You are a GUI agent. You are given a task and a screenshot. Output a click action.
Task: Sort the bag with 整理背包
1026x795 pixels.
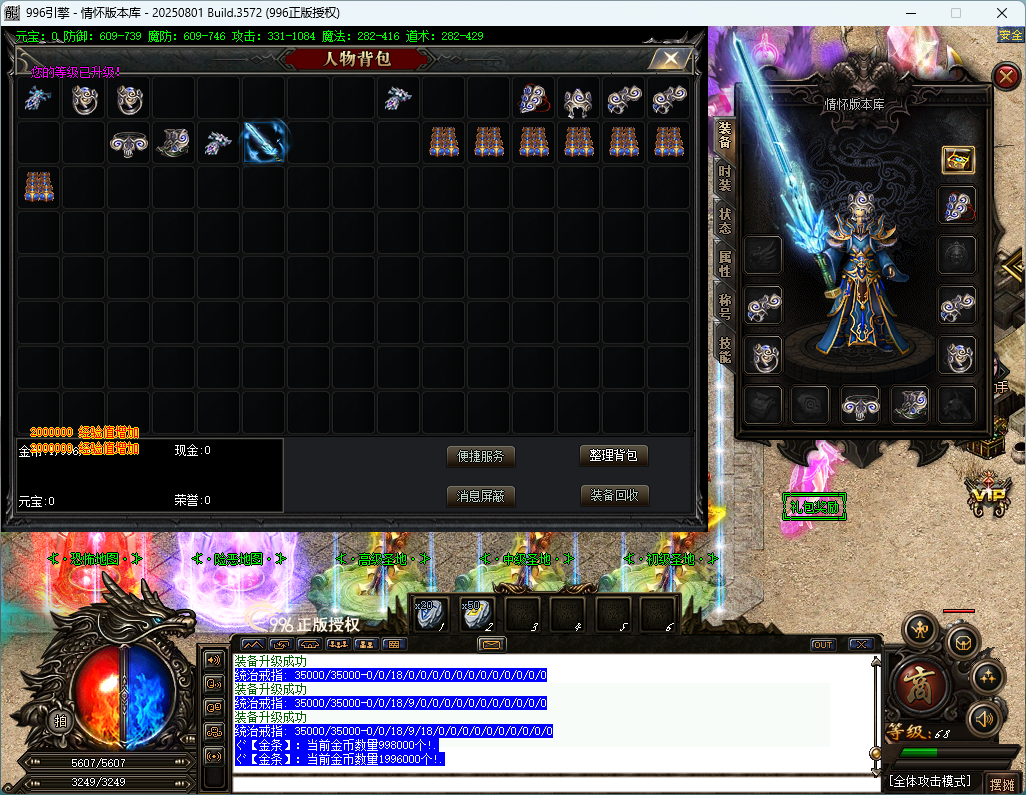pyautogui.click(x=614, y=456)
